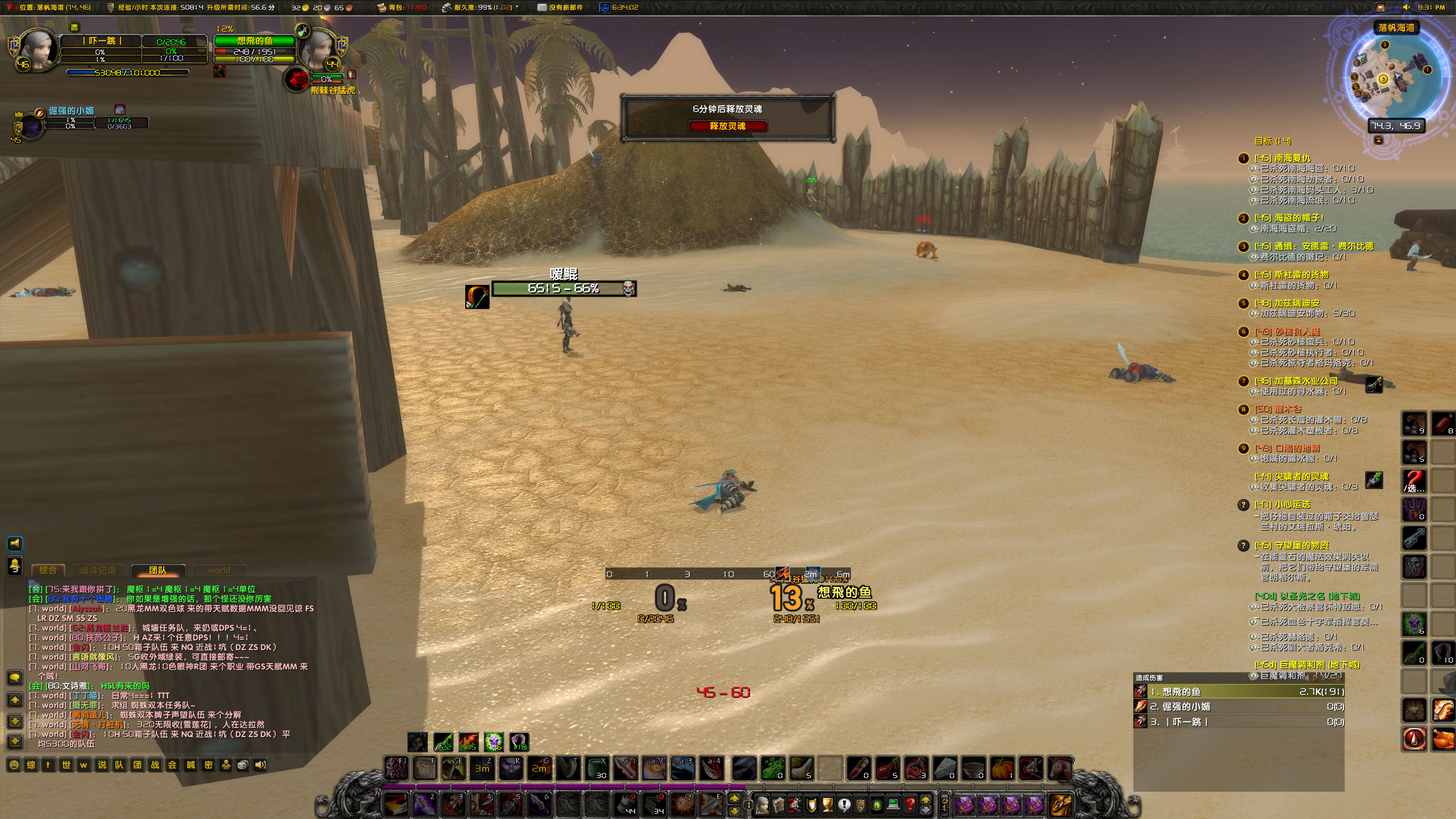1456x819 pixels.
Task: Toggle the chat voice speaker icon
Action: coord(15,544)
